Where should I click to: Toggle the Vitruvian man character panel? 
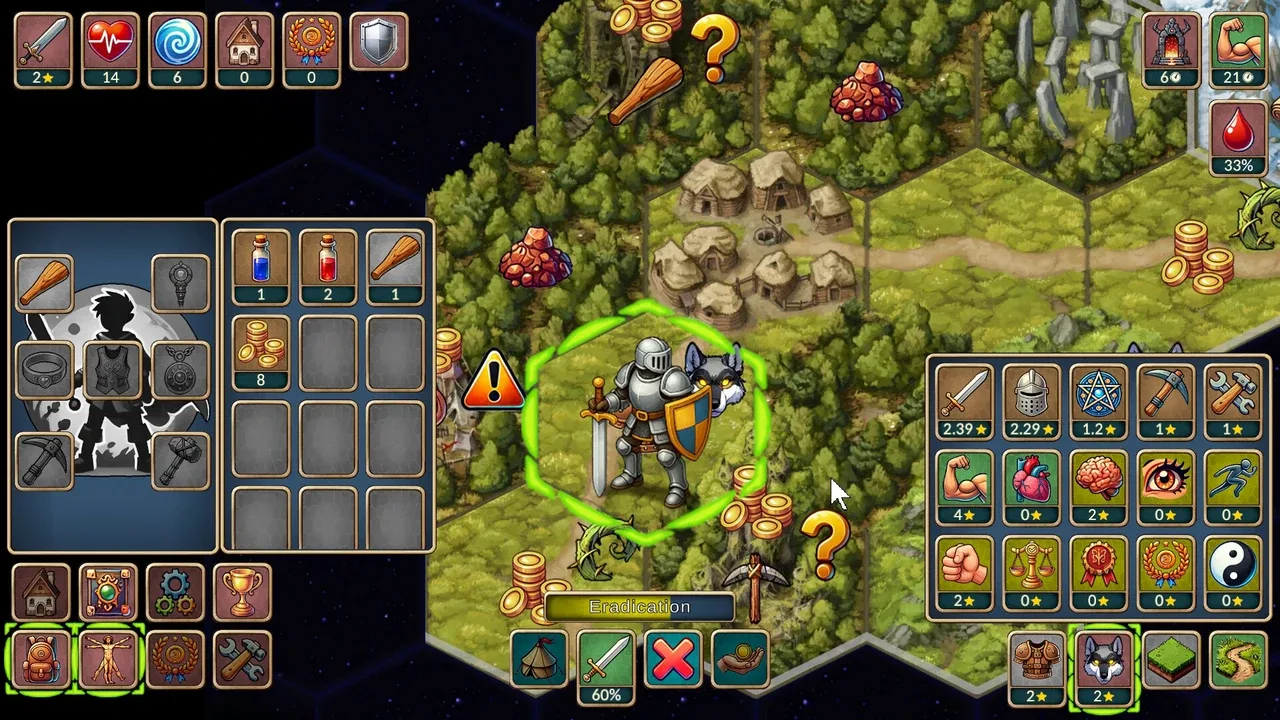tap(108, 660)
